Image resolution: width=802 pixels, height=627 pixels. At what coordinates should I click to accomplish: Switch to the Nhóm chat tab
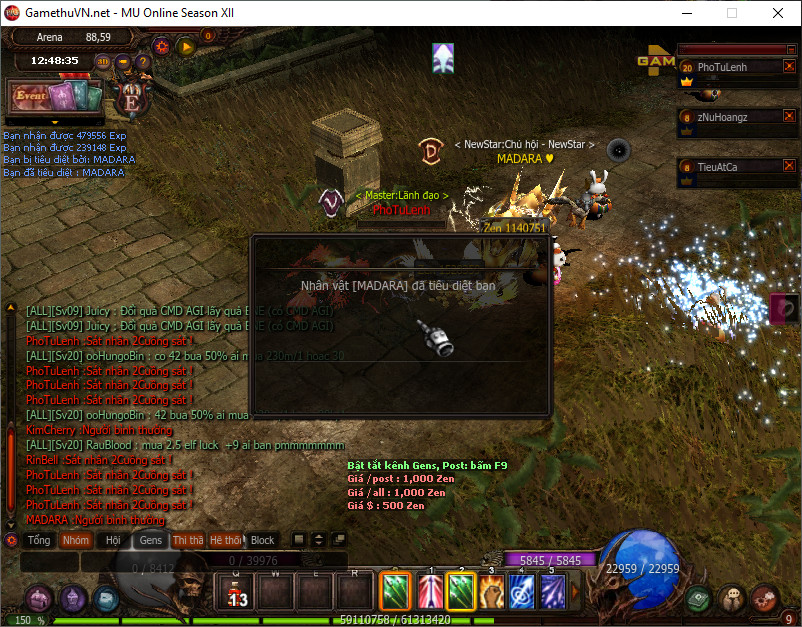[76, 541]
